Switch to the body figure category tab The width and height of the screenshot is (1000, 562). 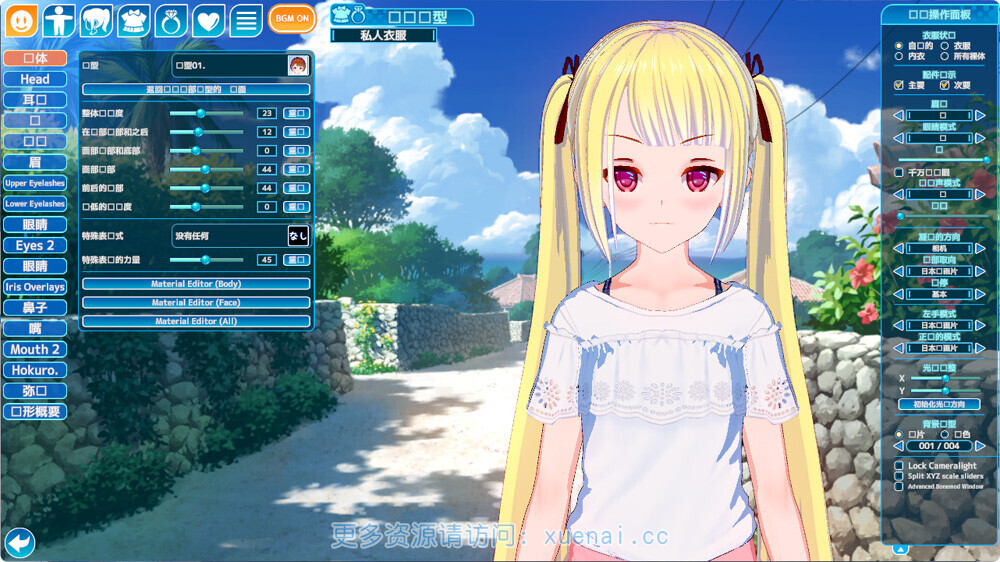click(59, 20)
